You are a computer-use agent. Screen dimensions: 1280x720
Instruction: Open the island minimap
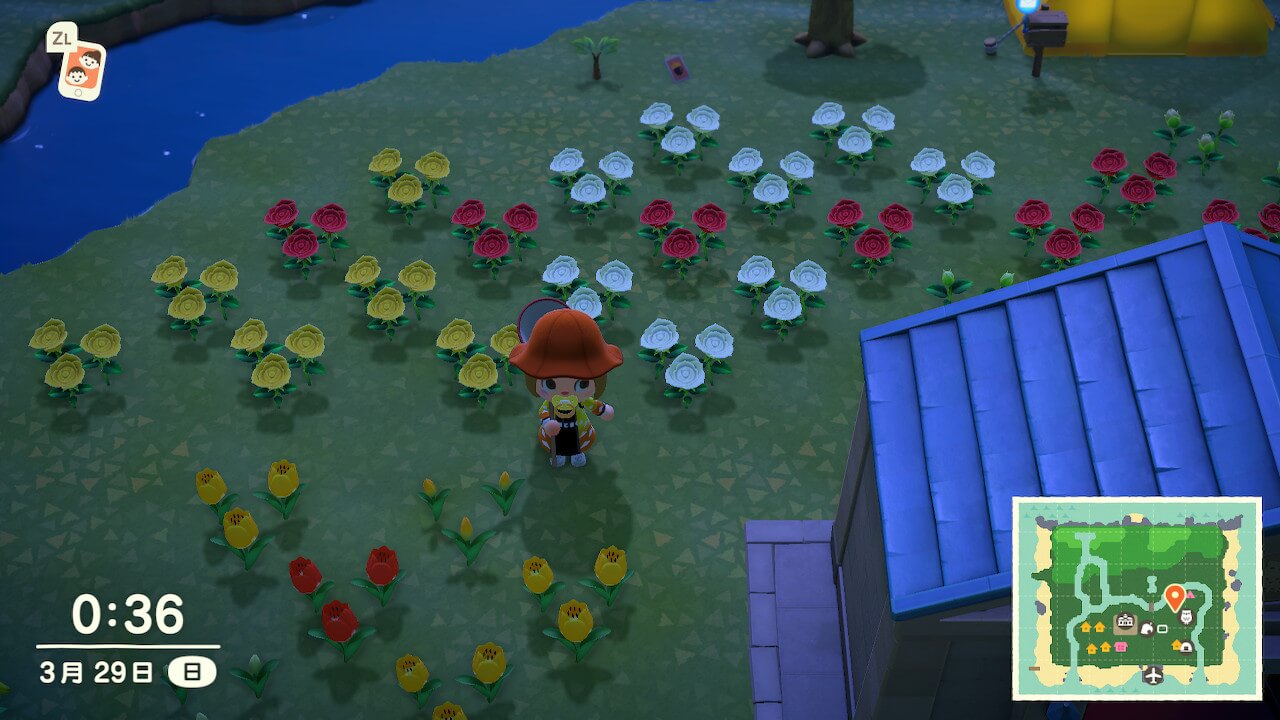coord(1137,597)
